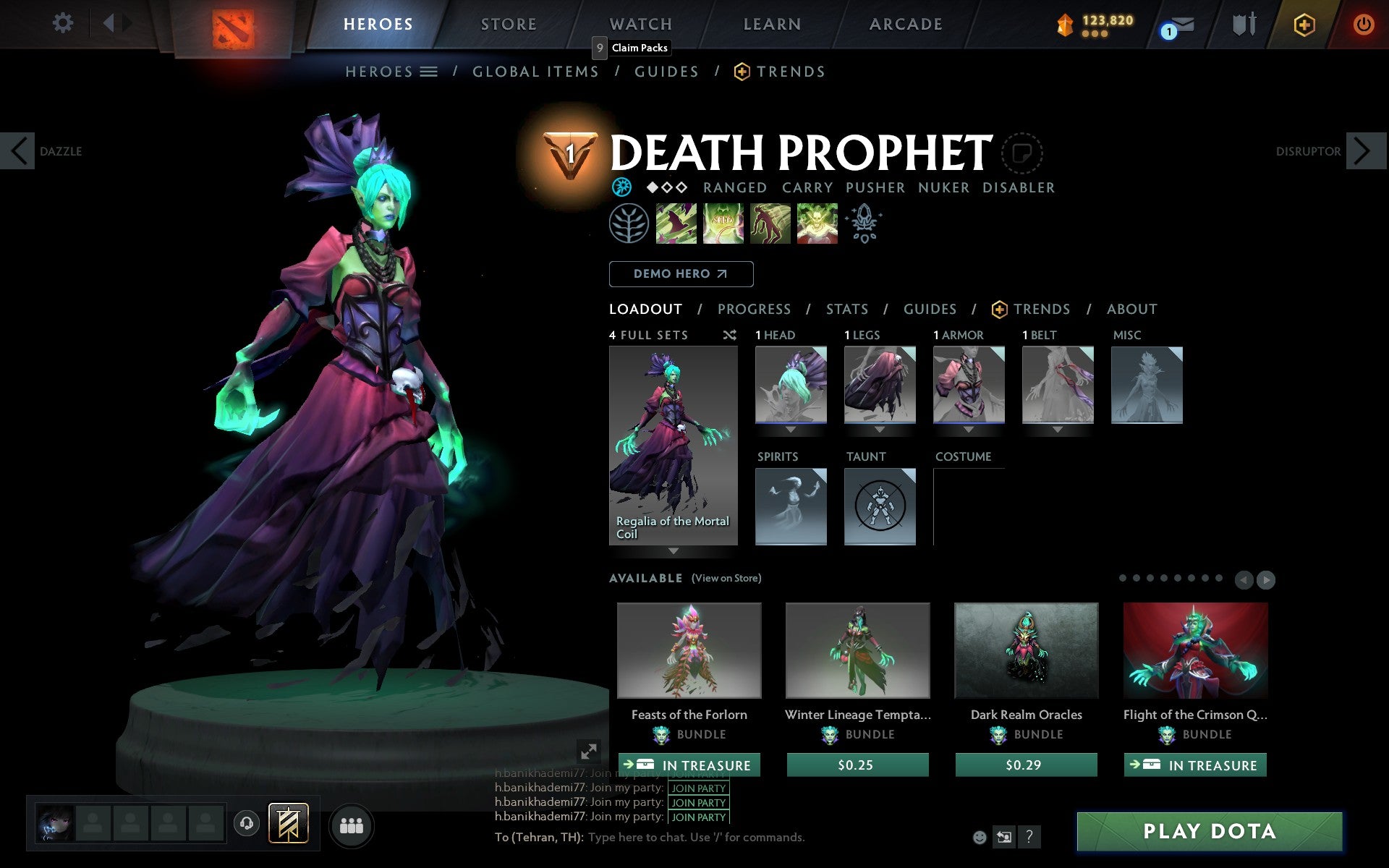Select the Exorcism ability icon

pos(817,224)
